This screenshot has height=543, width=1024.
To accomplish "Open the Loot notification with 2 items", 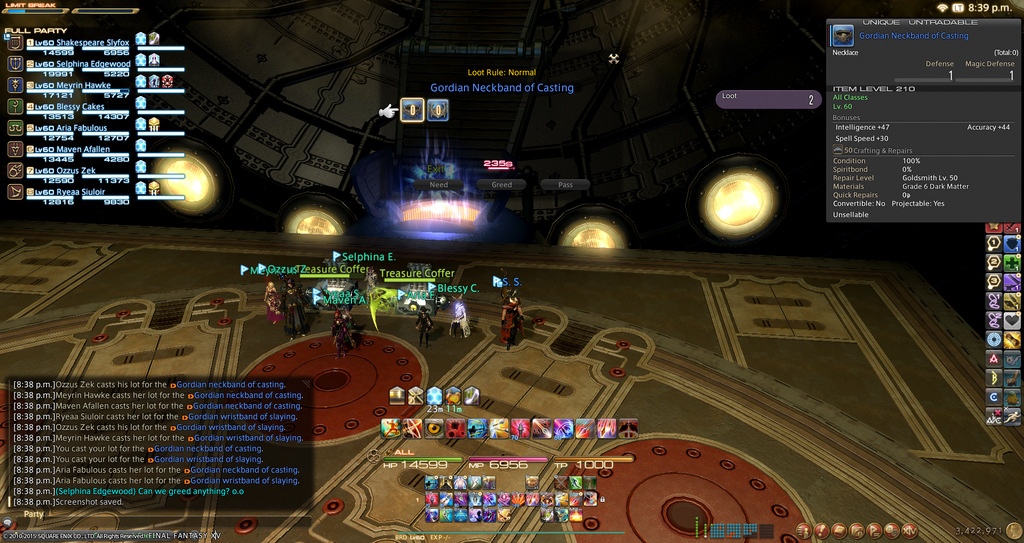I will click(768, 99).
